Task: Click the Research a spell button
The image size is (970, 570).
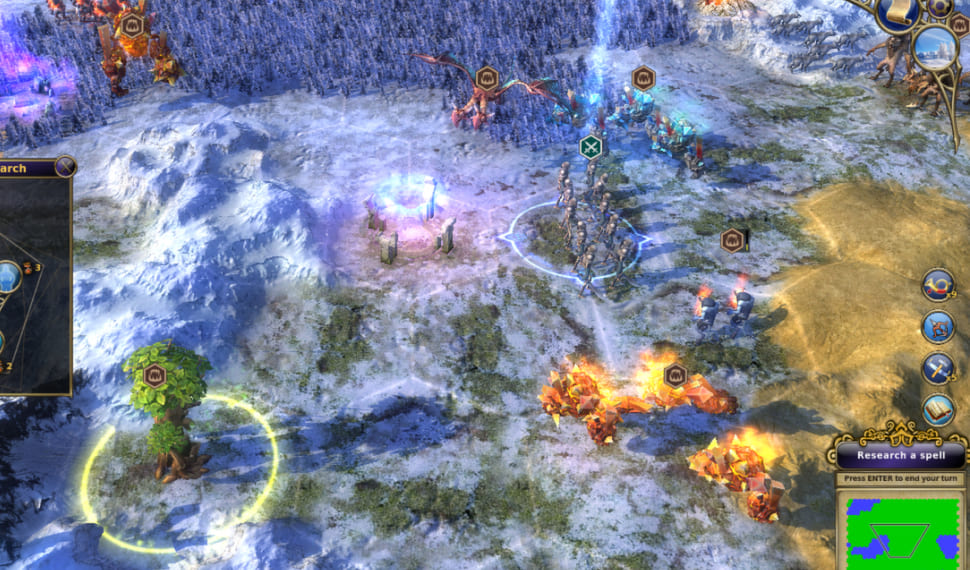Action: (x=897, y=456)
